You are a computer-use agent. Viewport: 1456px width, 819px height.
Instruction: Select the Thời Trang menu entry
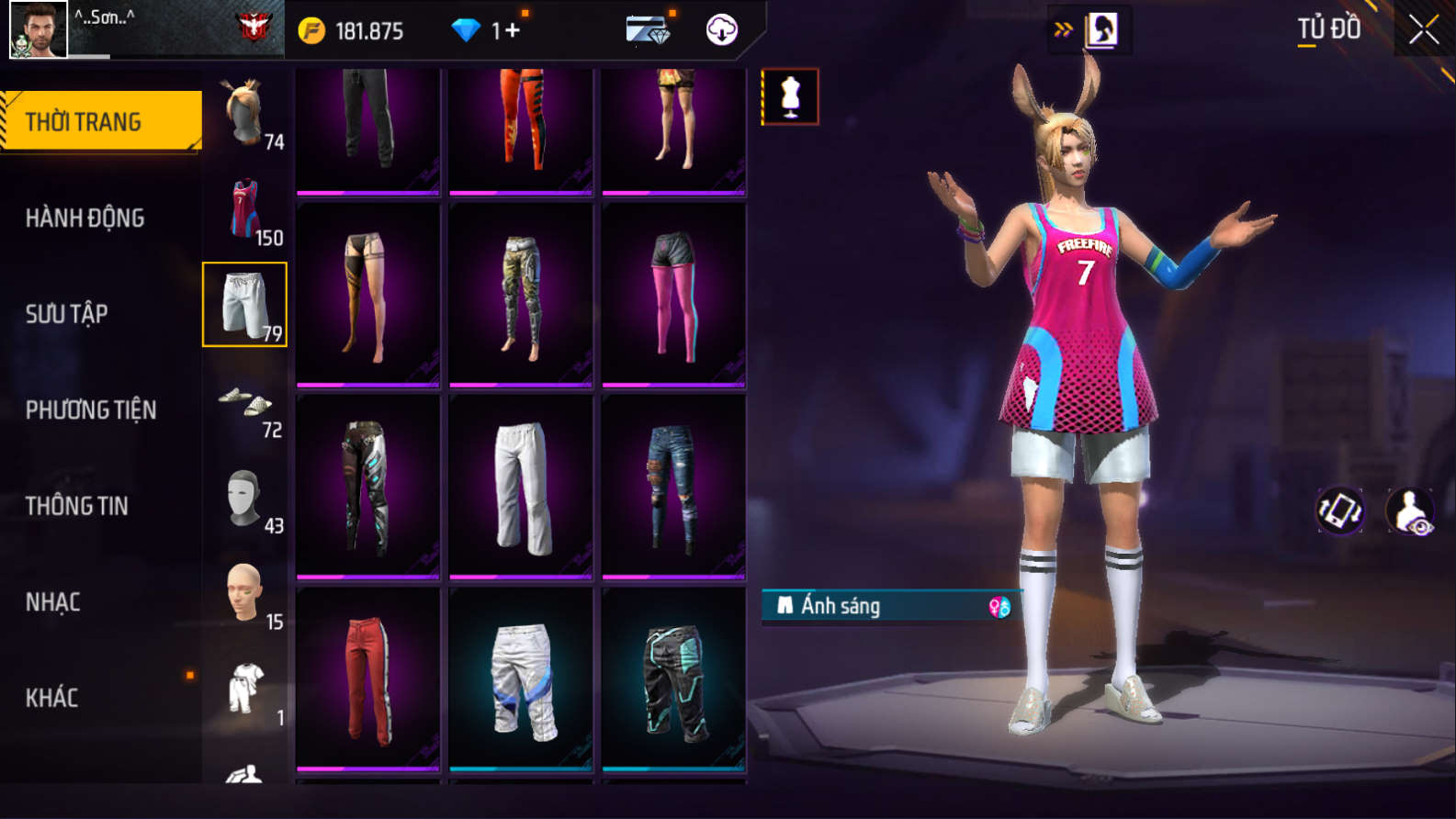101,121
